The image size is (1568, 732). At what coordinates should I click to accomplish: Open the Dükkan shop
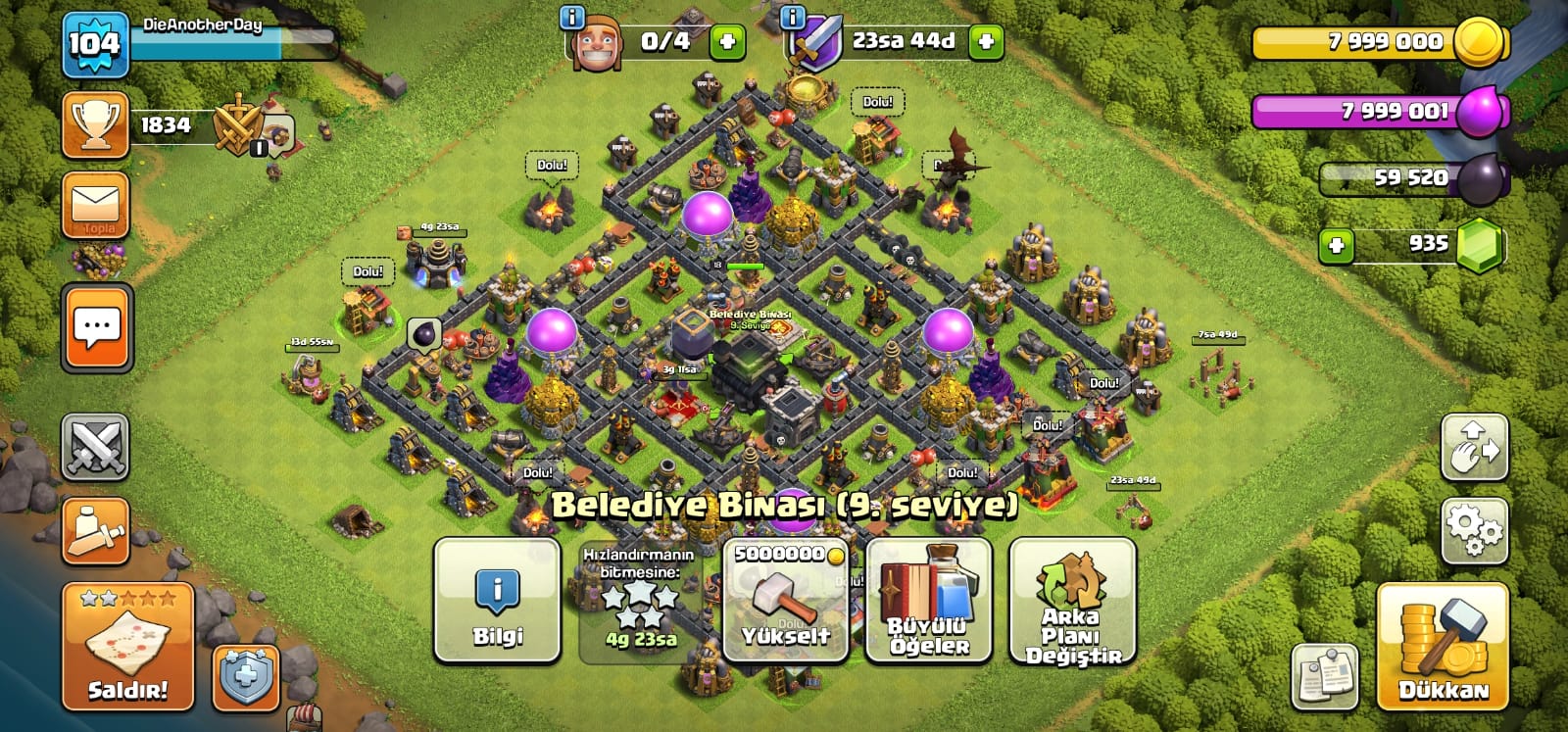point(1443,647)
